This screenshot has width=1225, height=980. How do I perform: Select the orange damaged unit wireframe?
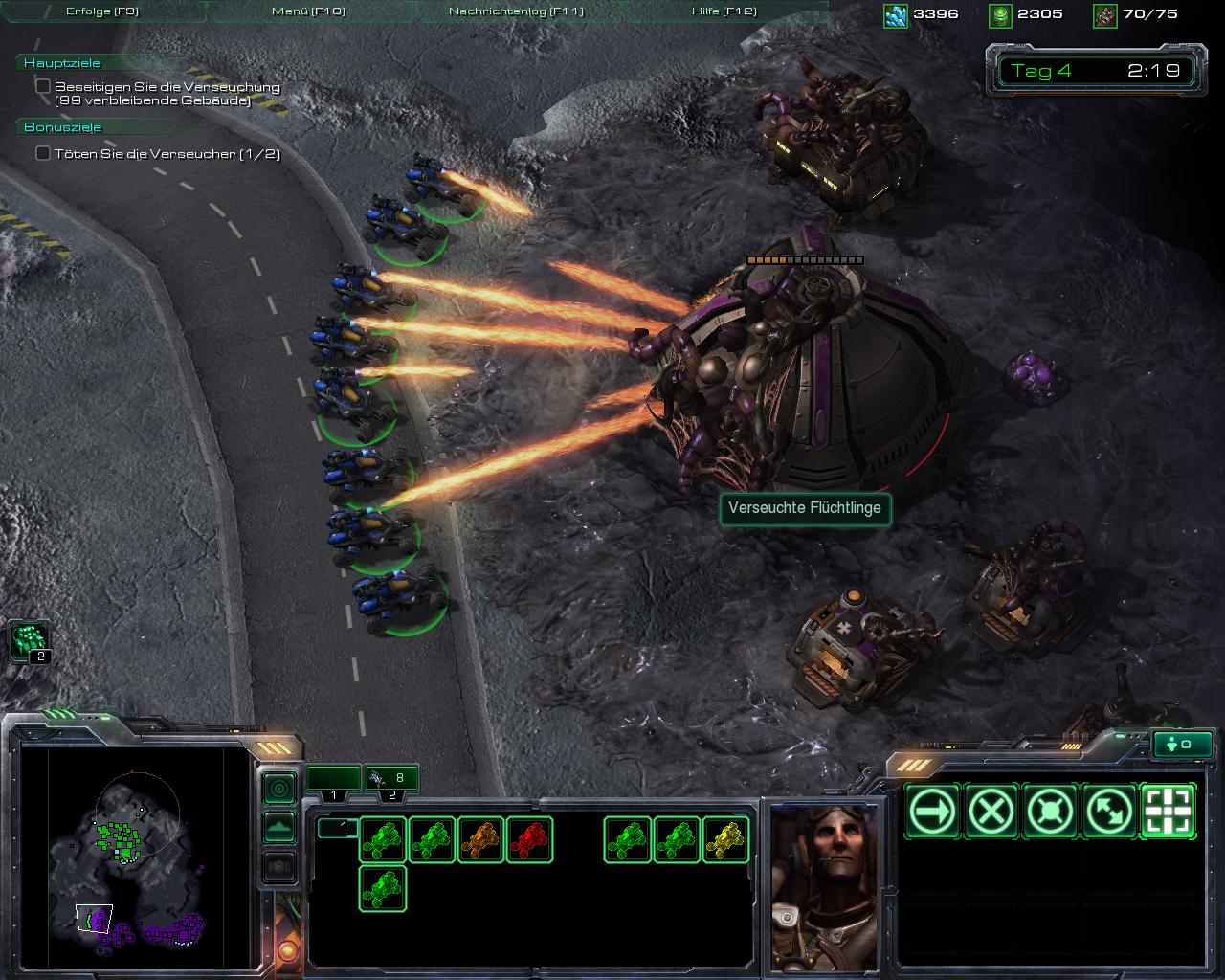481,839
